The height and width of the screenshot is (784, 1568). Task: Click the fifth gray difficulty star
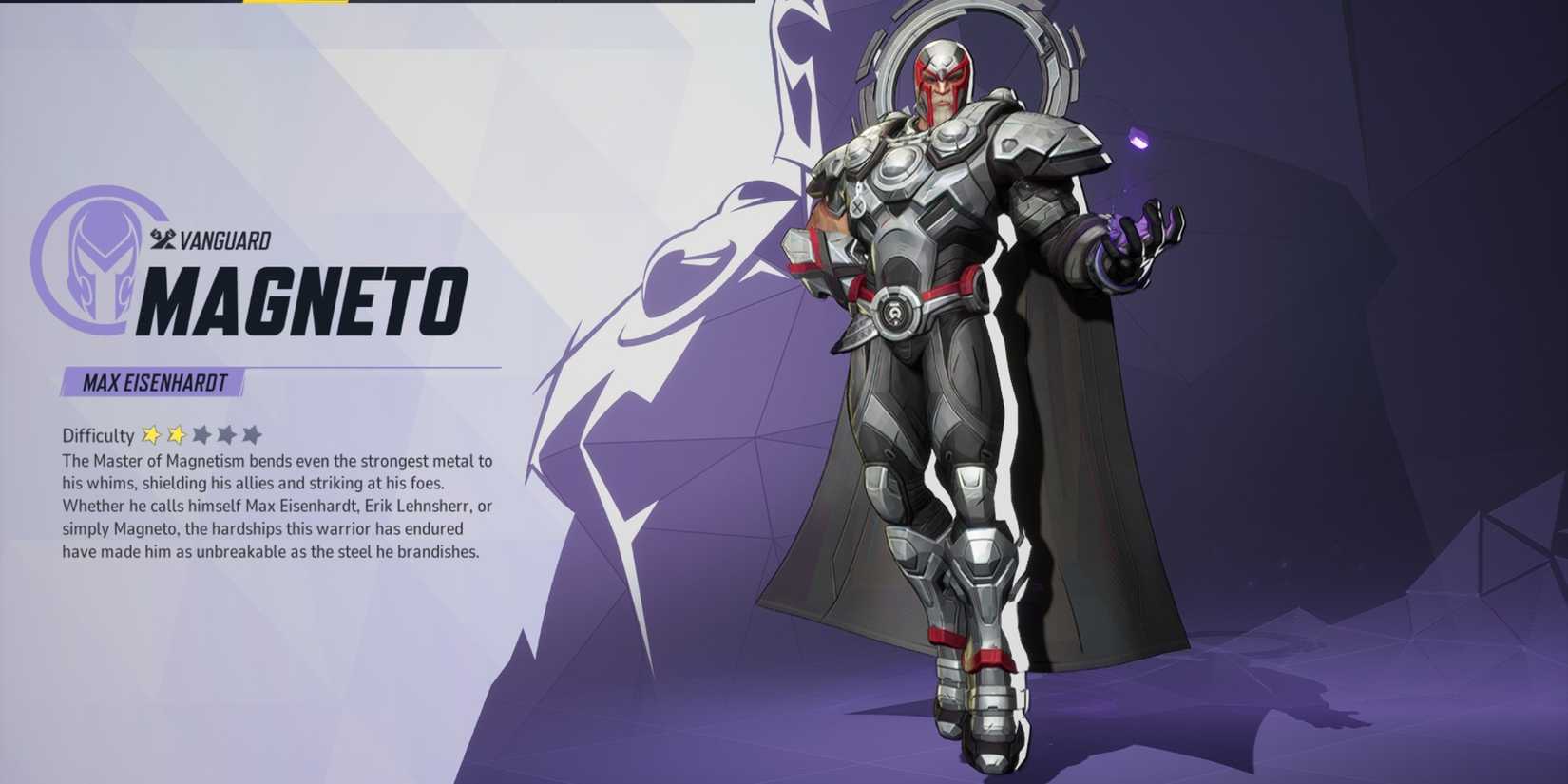pos(253,434)
